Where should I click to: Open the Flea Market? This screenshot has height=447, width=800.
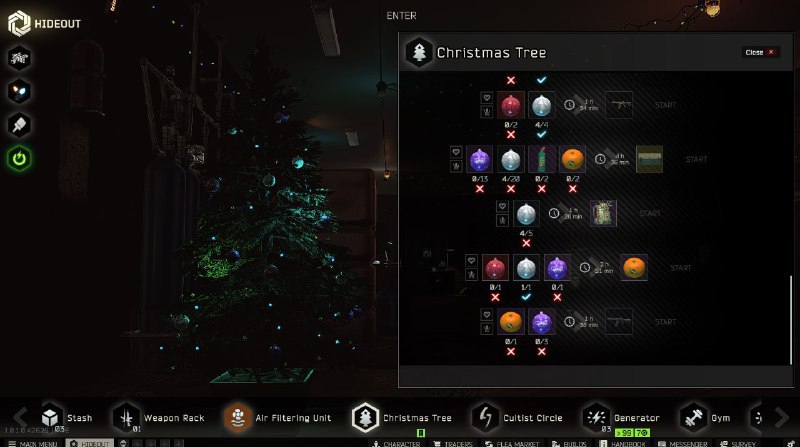pyautogui.click(x=517, y=442)
